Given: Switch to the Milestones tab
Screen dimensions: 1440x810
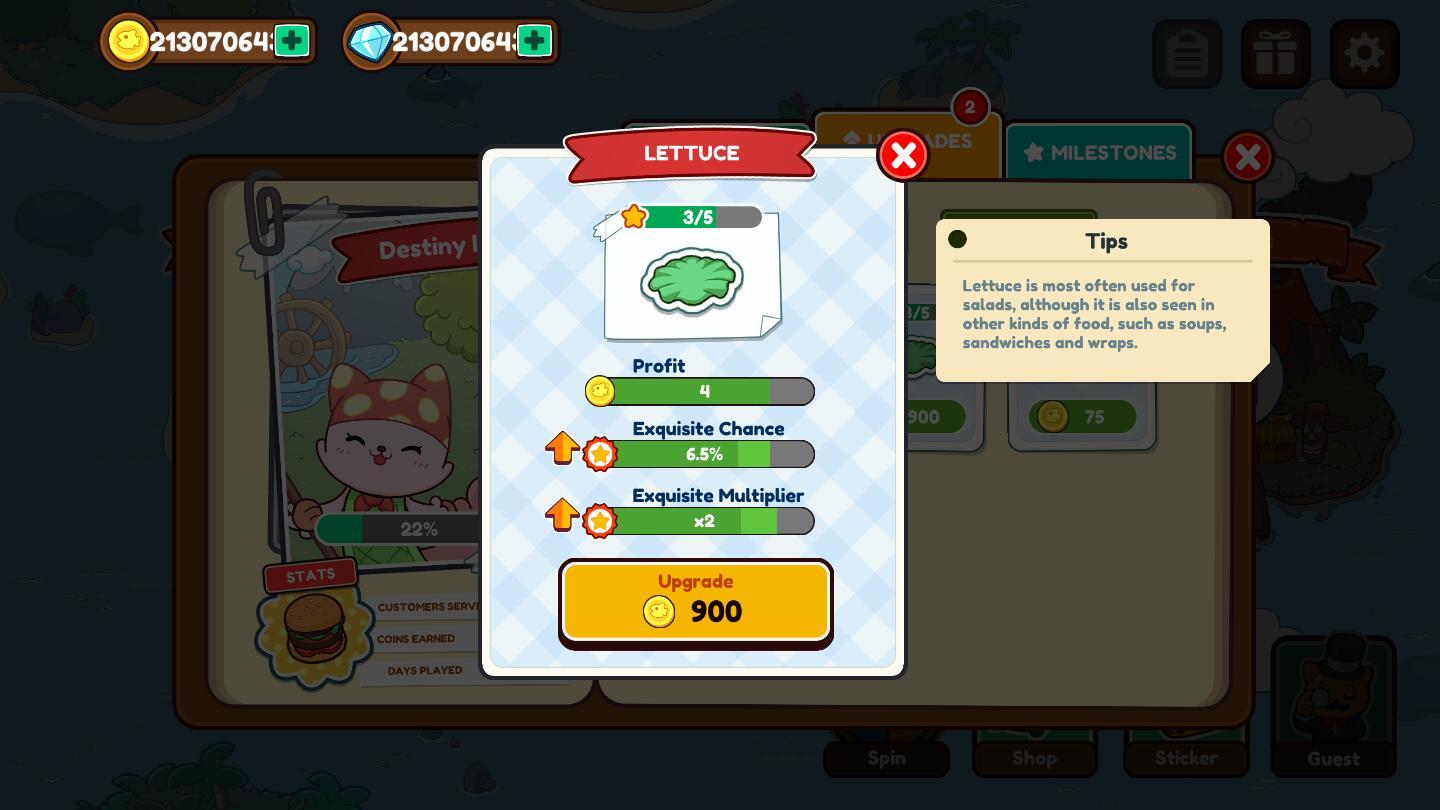Looking at the screenshot, I should 1099,152.
